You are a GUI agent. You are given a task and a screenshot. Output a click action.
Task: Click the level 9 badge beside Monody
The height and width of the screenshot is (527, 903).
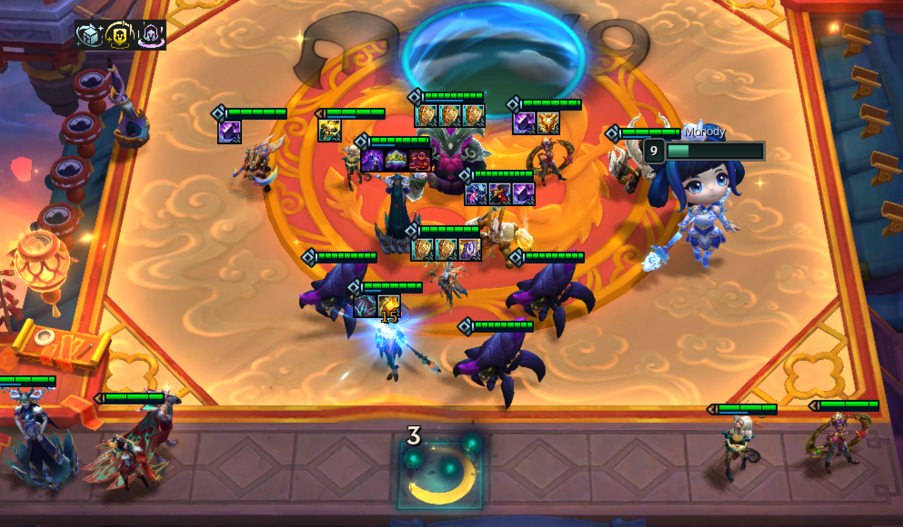coord(654,151)
